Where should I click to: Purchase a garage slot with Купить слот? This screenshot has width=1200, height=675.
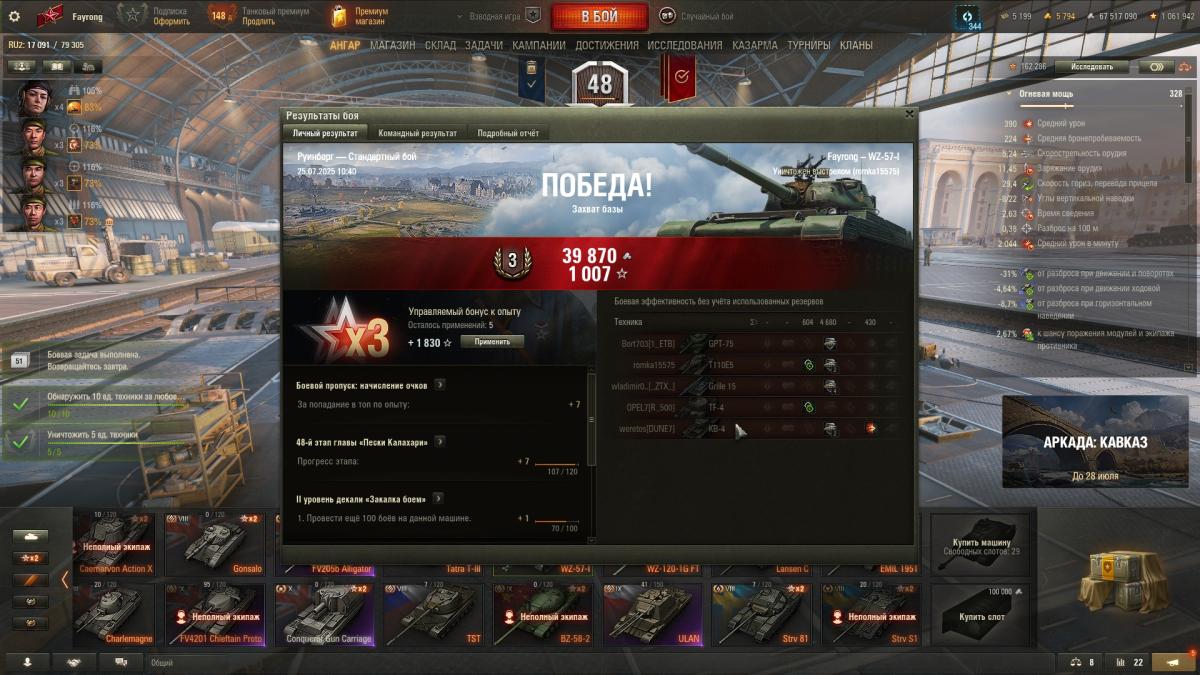[x=980, y=612]
